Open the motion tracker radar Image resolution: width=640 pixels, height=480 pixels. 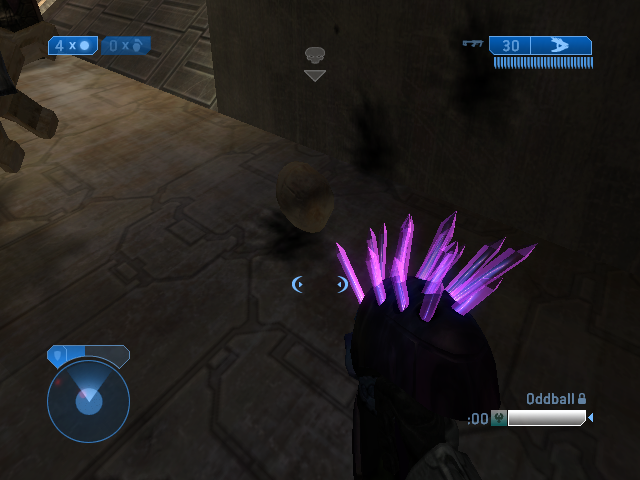pyautogui.click(x=88, y=400)
